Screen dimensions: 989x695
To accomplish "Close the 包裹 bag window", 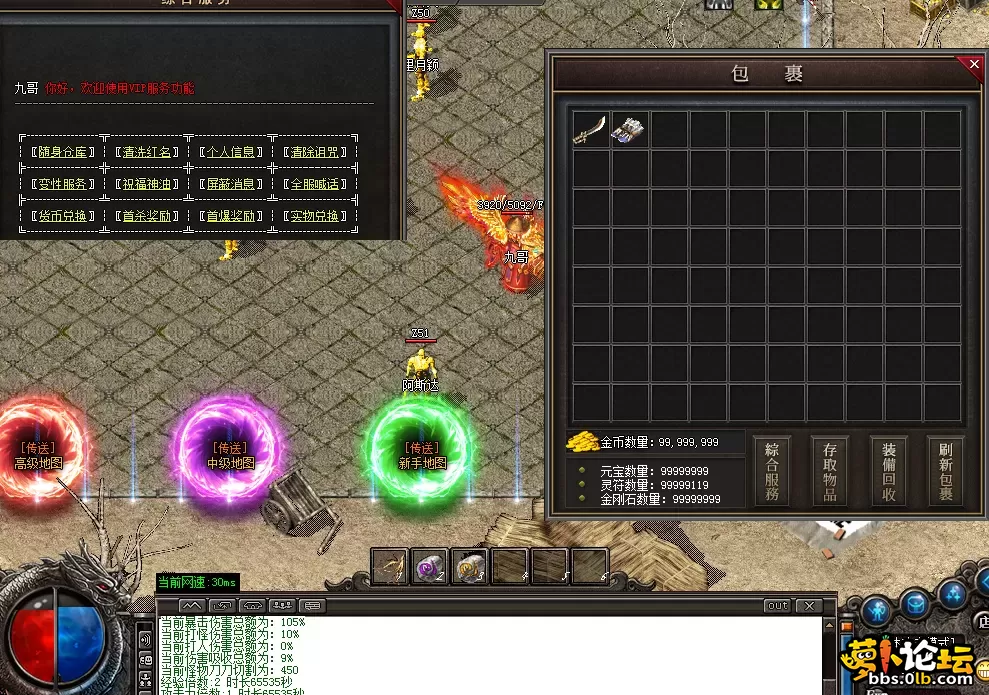I will (x=975, y=65).
